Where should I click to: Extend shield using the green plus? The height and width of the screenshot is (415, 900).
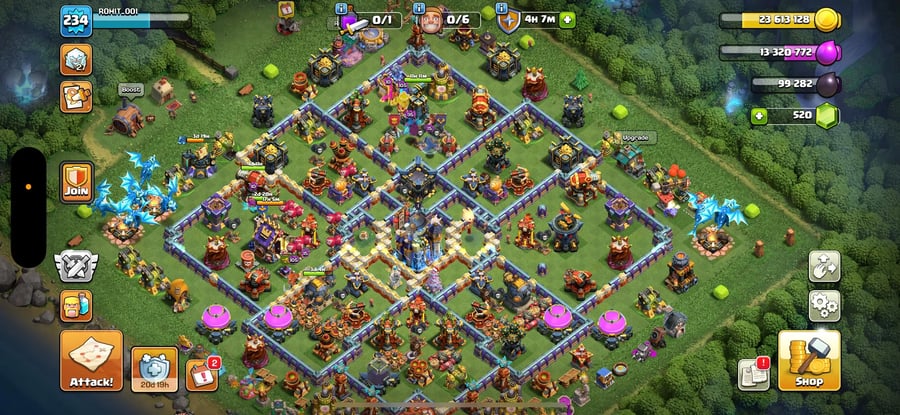pos(568,19)
